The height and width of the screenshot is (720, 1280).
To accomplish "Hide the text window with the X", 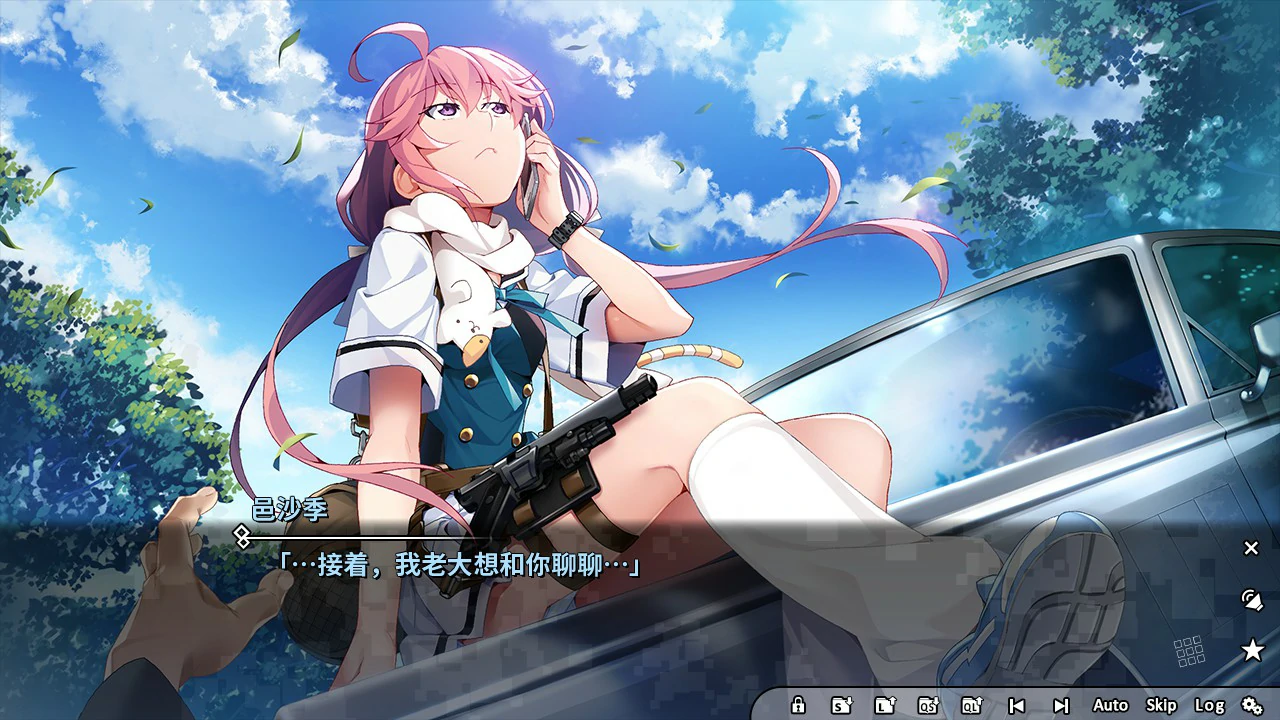I will 1250,548.
